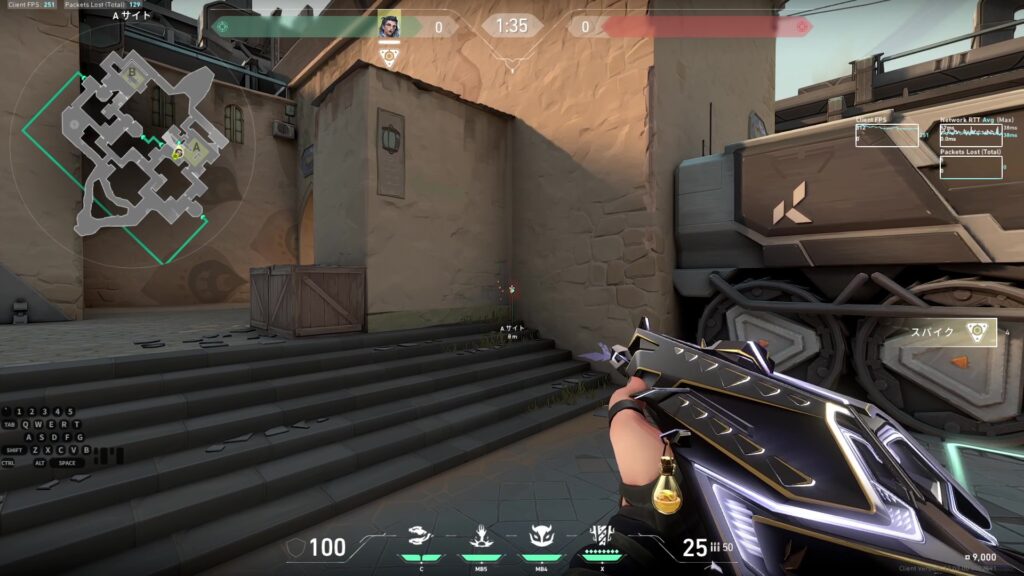Screen dimensions: 1024x576
Task: Select the A site marker on the minimap
Action: [197, 148]
